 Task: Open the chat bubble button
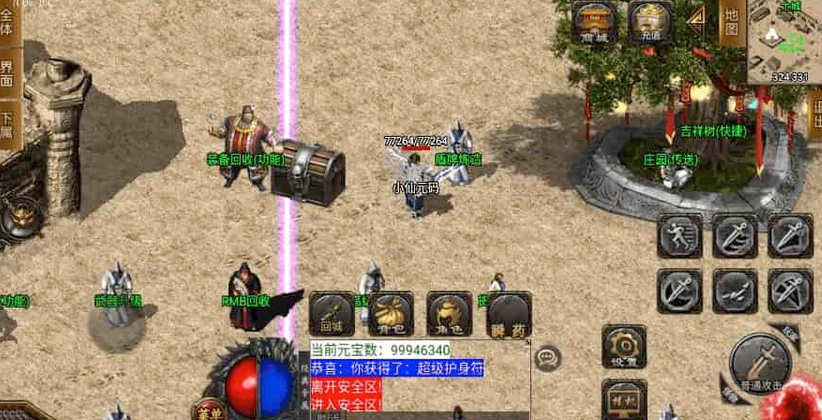pyautogui.click(x=547, y=357)
